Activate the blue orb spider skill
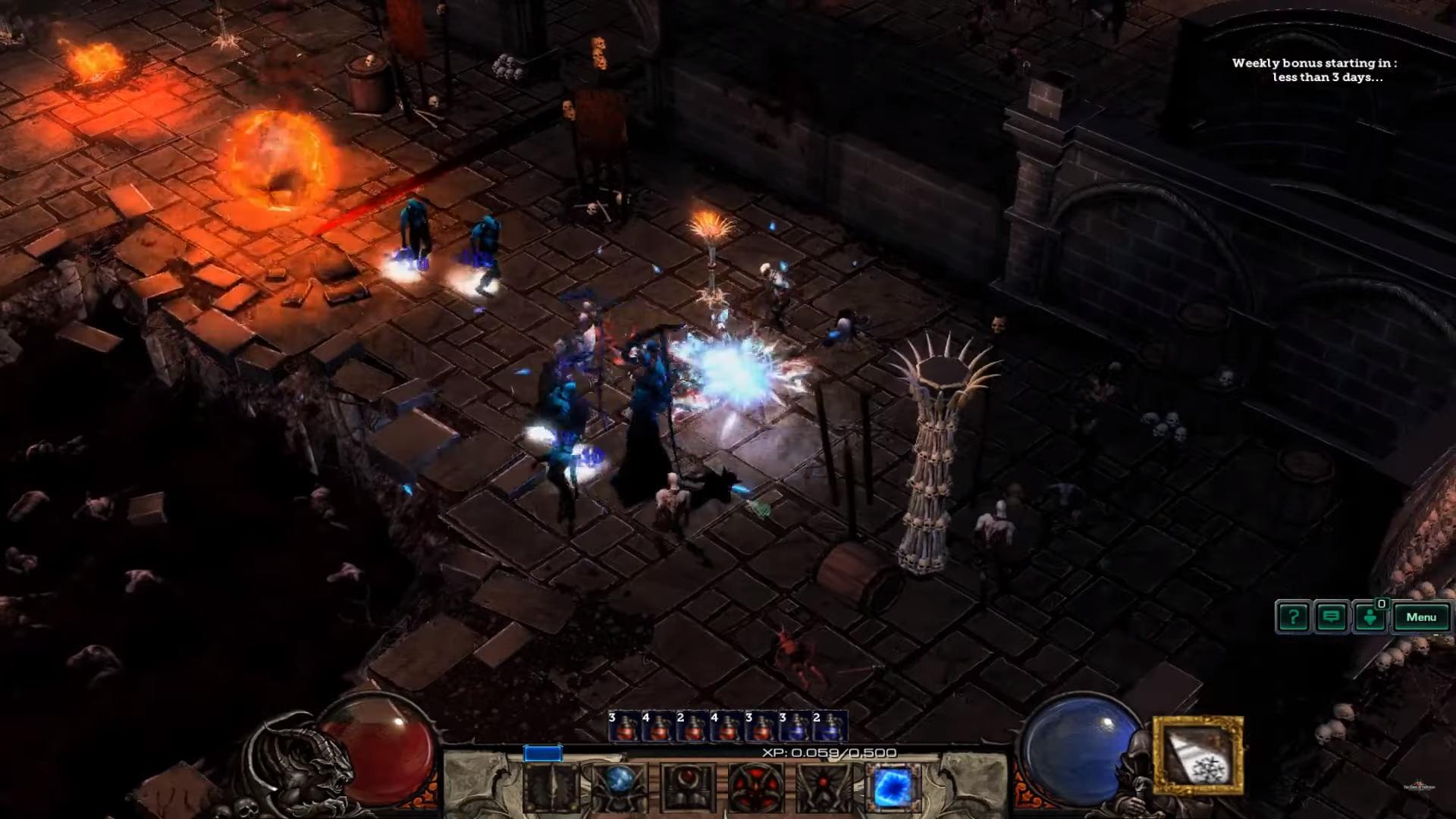This screenshot has width=1456, height=819. [620, 787]
